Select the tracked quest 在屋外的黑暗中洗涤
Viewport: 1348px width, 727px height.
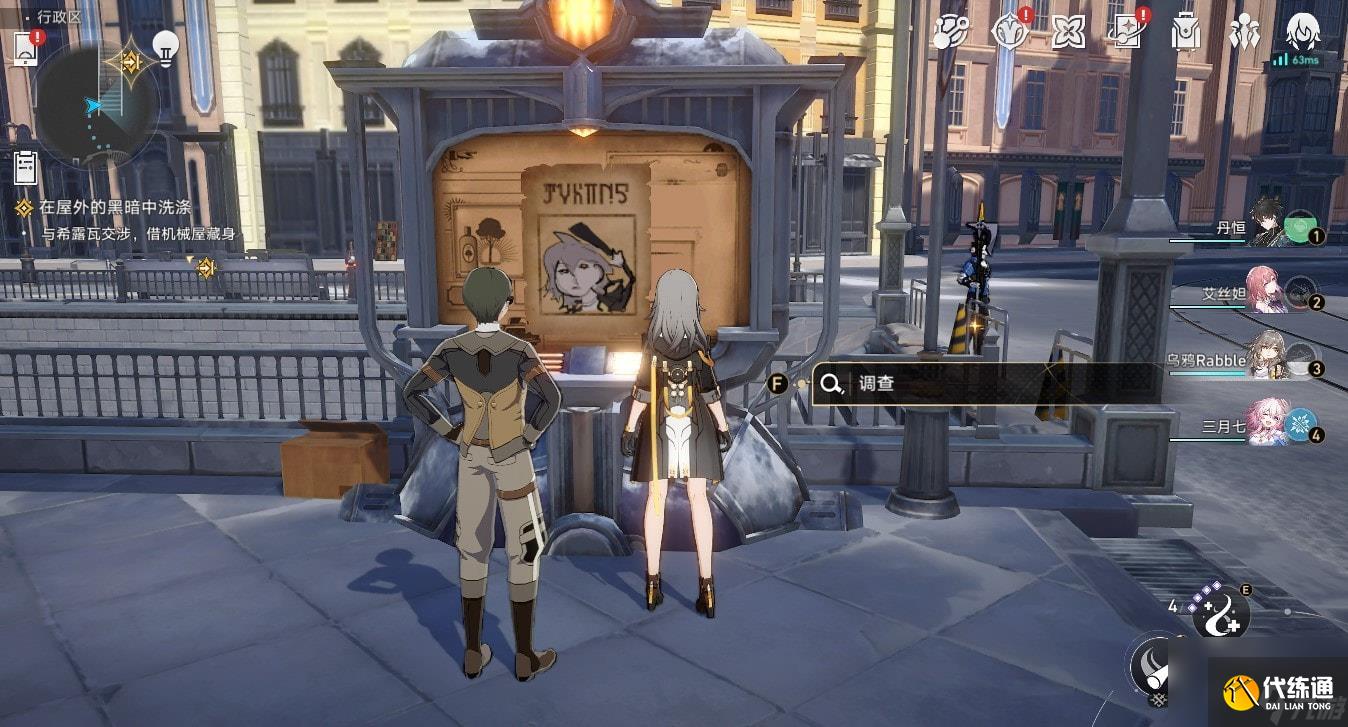(115, 208)
